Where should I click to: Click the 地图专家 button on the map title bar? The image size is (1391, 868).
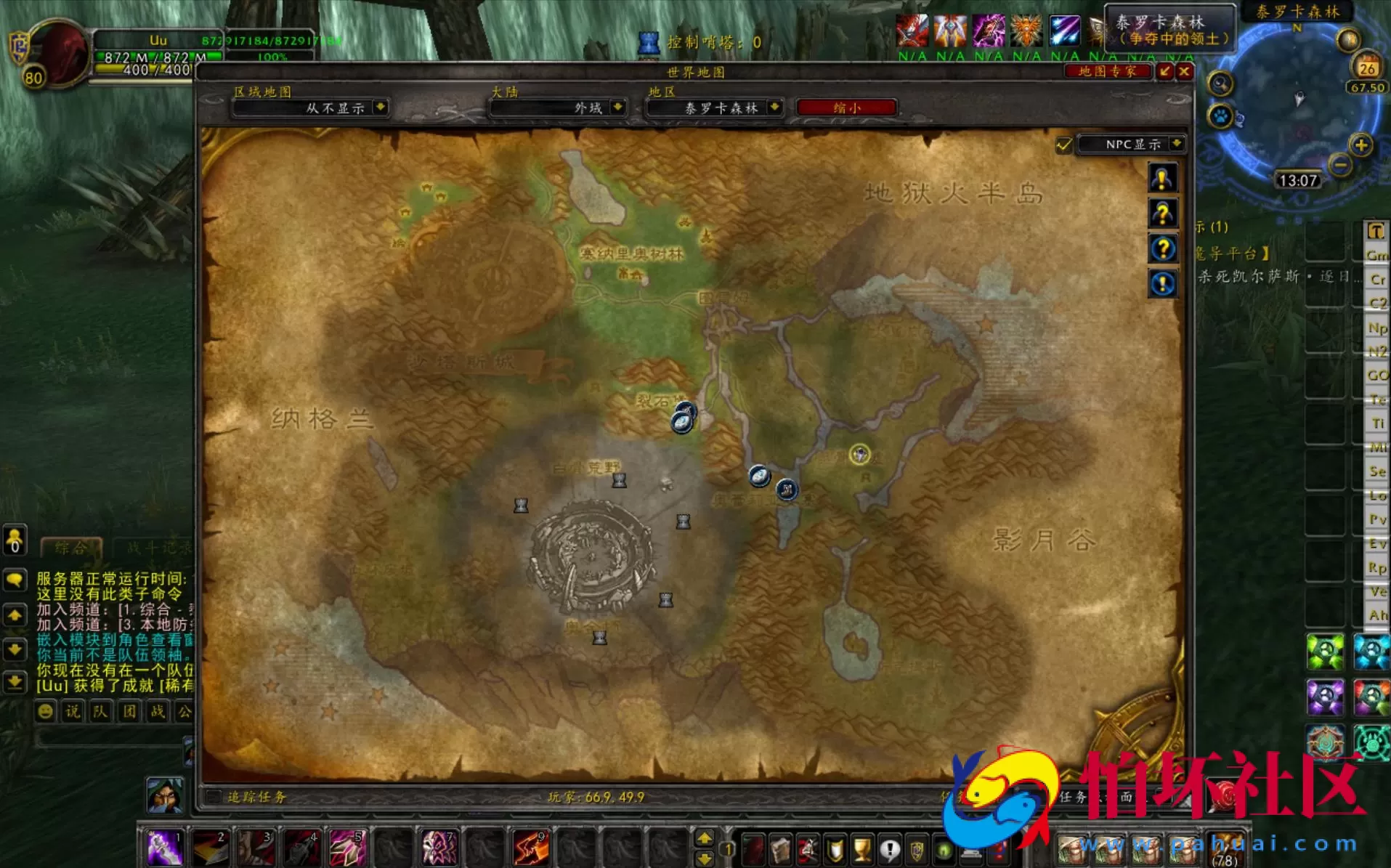click(x=1108, y=72)
